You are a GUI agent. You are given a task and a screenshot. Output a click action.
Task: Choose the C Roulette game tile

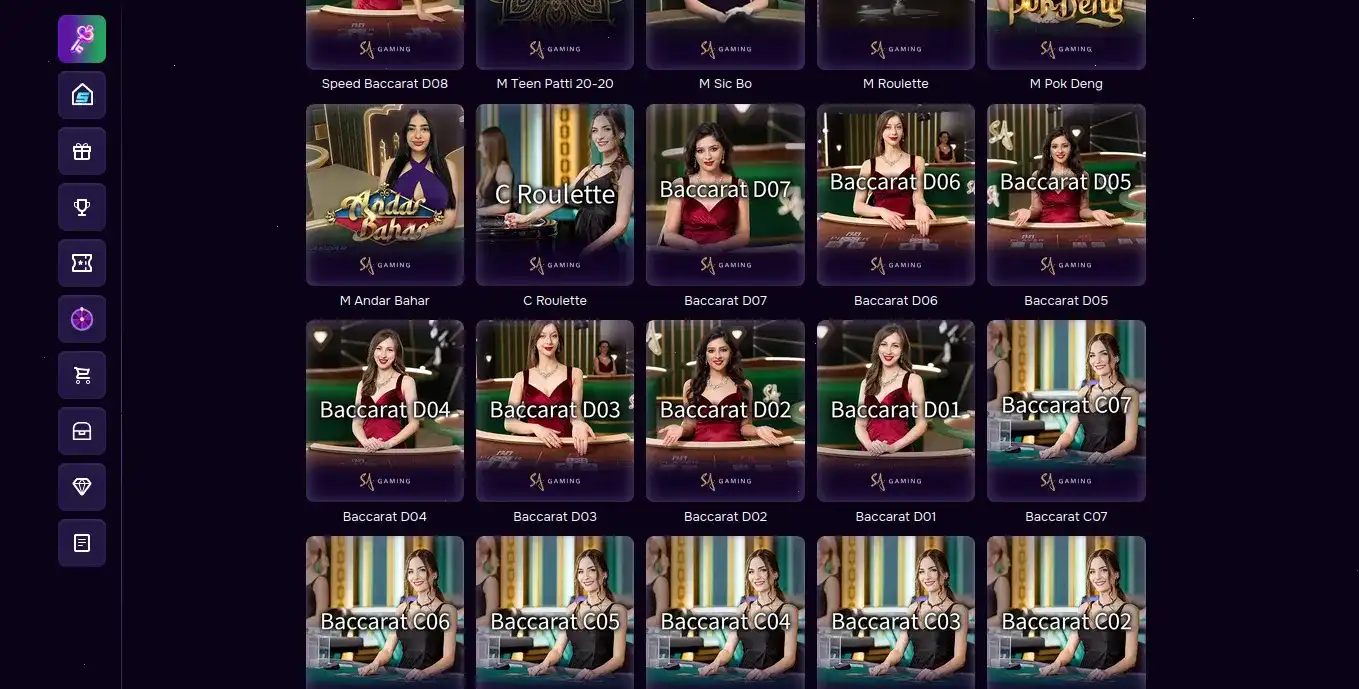(555, 195)
